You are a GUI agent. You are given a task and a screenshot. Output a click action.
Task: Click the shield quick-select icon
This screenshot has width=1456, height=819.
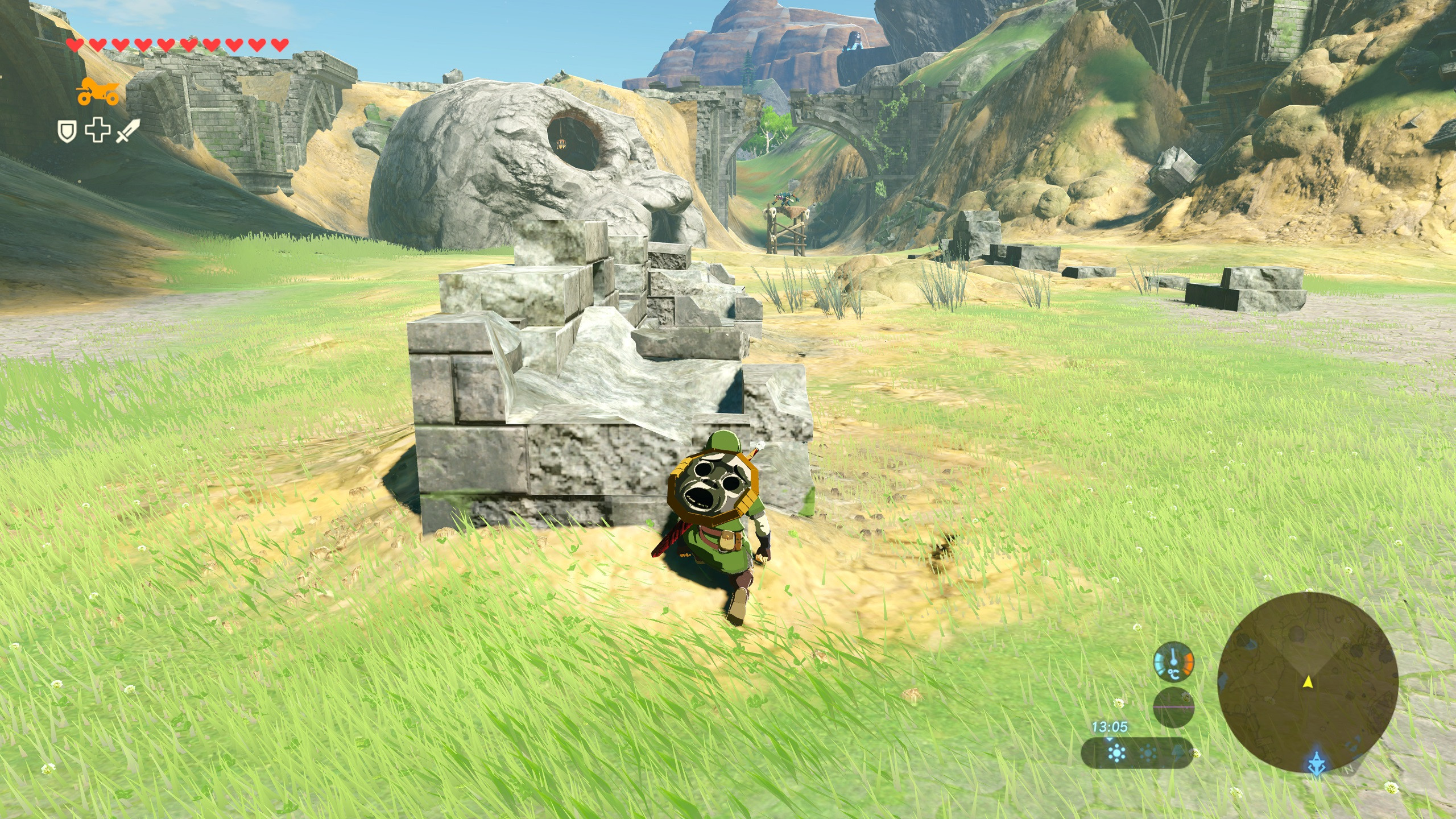tap(67, 132)
